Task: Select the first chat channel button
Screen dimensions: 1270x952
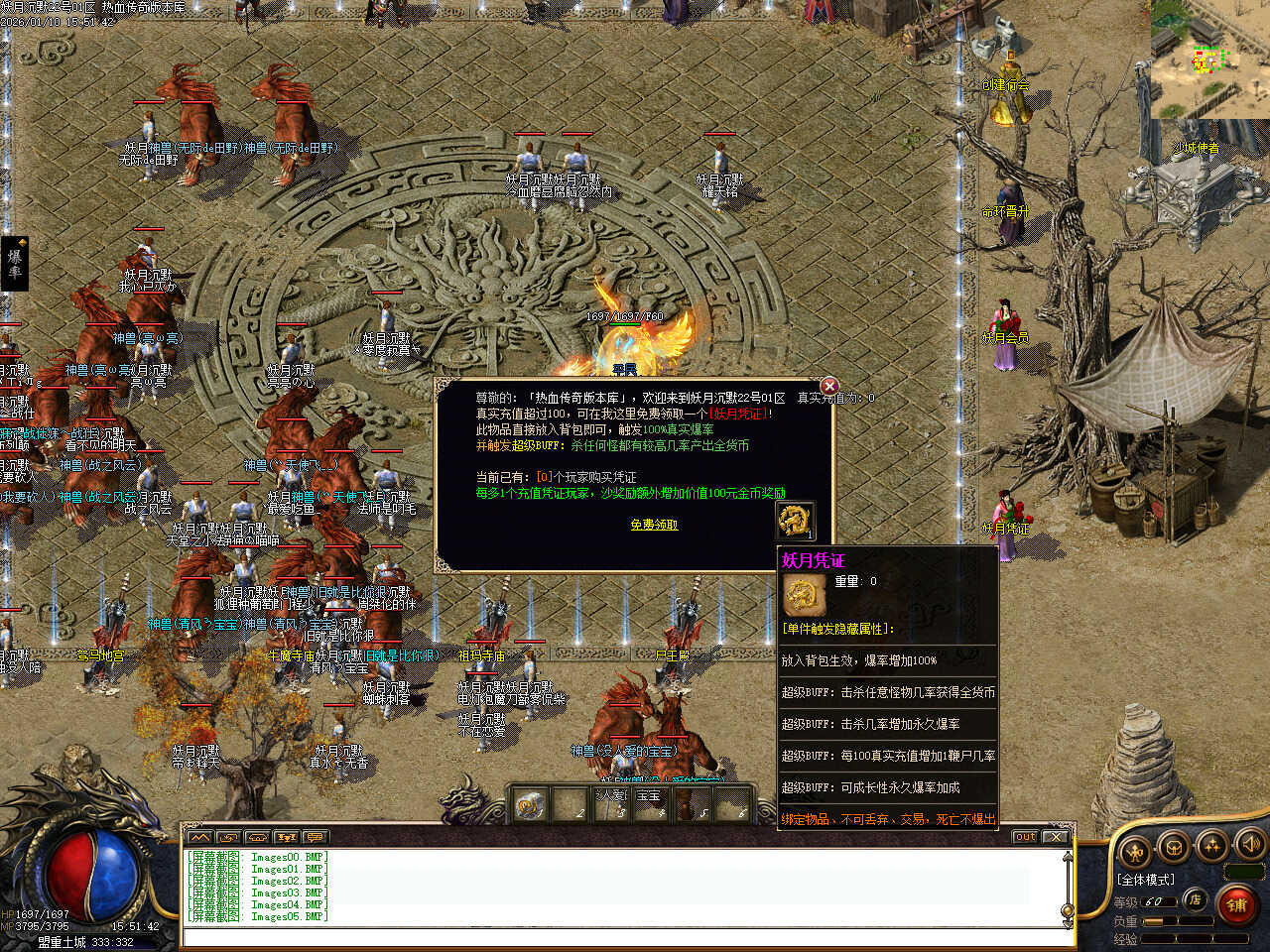Action: 198,837
